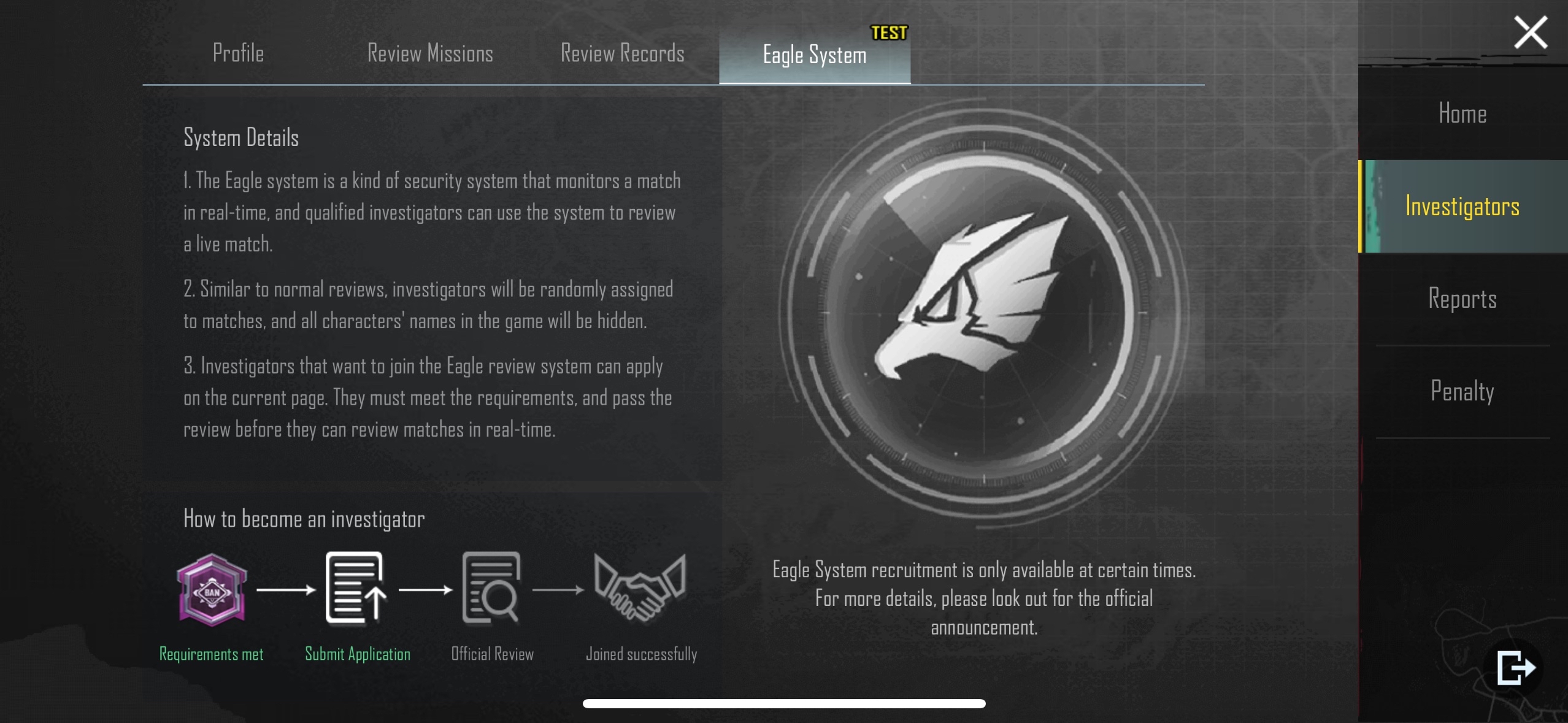Click the Joined successfully handshake icon
1568x723 pixels.
pos(640,589)
